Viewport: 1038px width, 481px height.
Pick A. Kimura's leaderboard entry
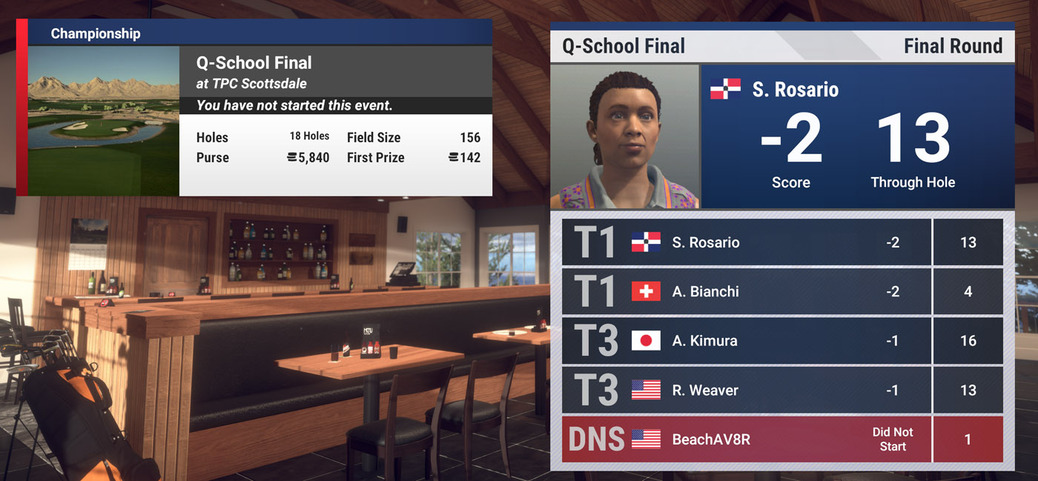pos(782,341)
